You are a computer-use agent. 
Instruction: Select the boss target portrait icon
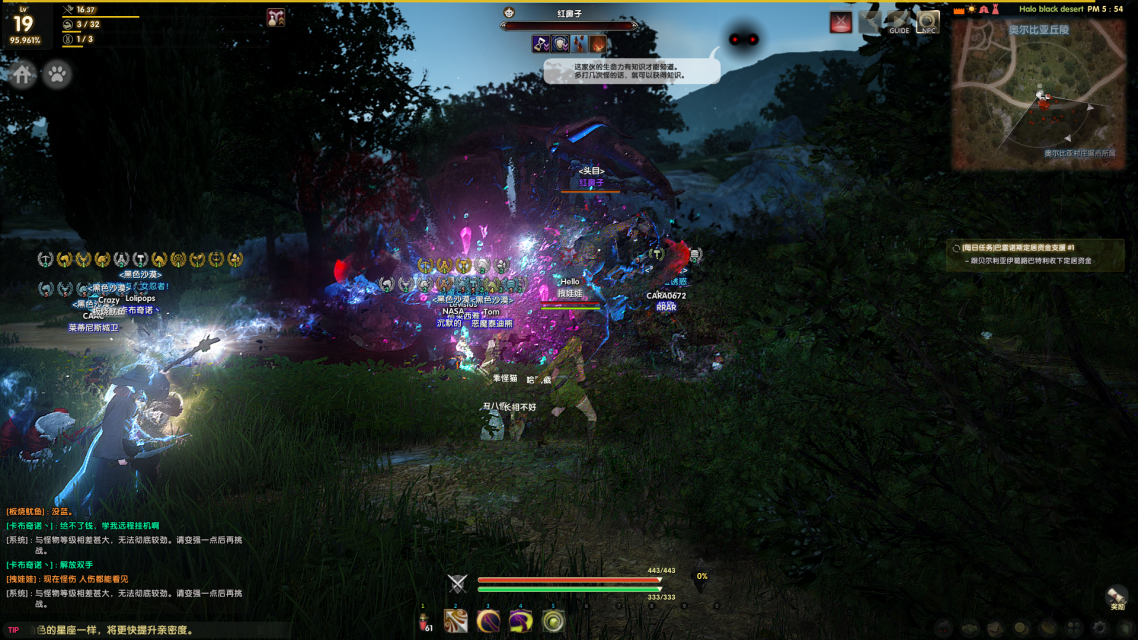pos(509,14)
